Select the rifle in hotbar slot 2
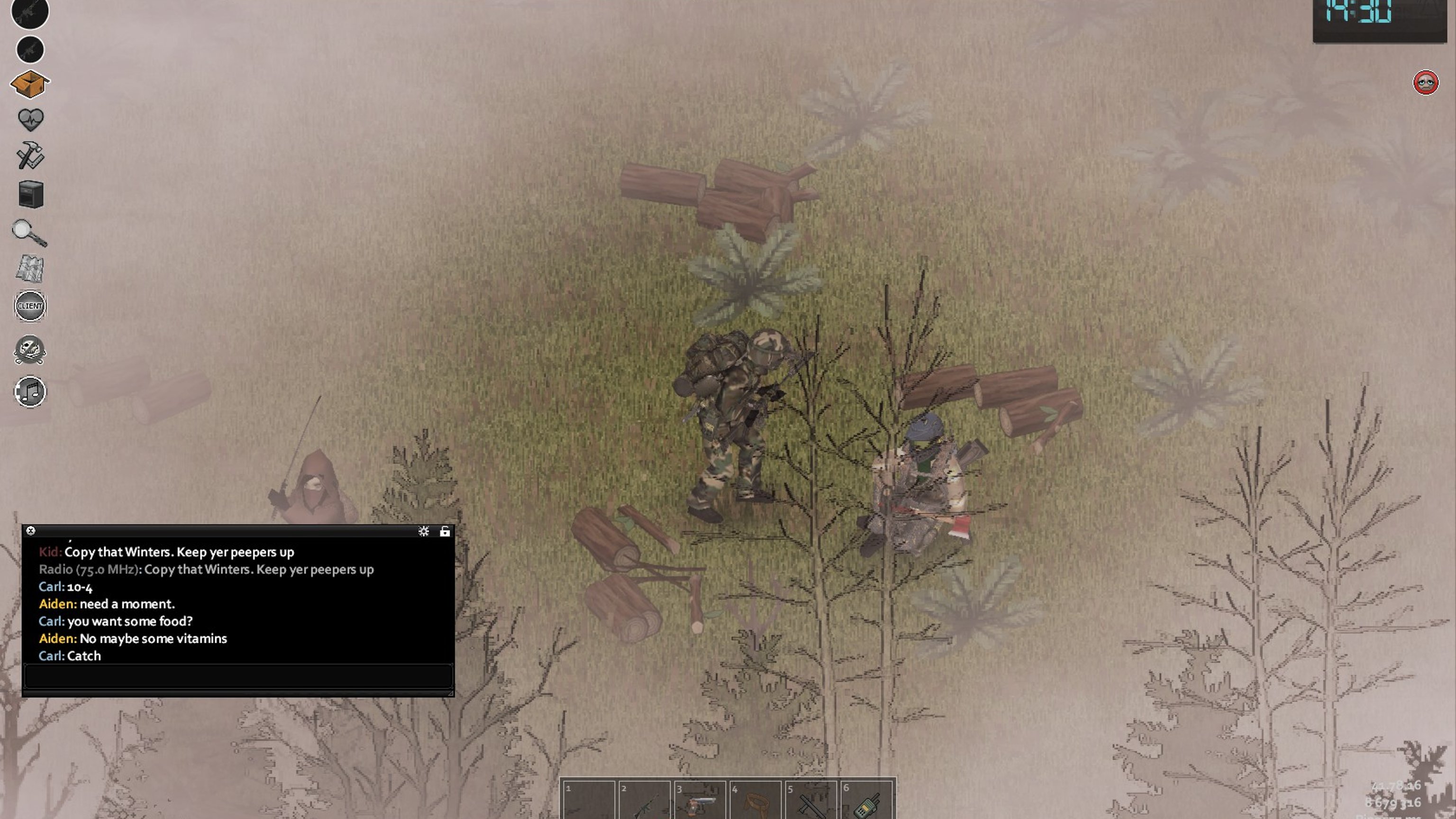The width and height of the screenshot is (1456, 819). [644, 801]
